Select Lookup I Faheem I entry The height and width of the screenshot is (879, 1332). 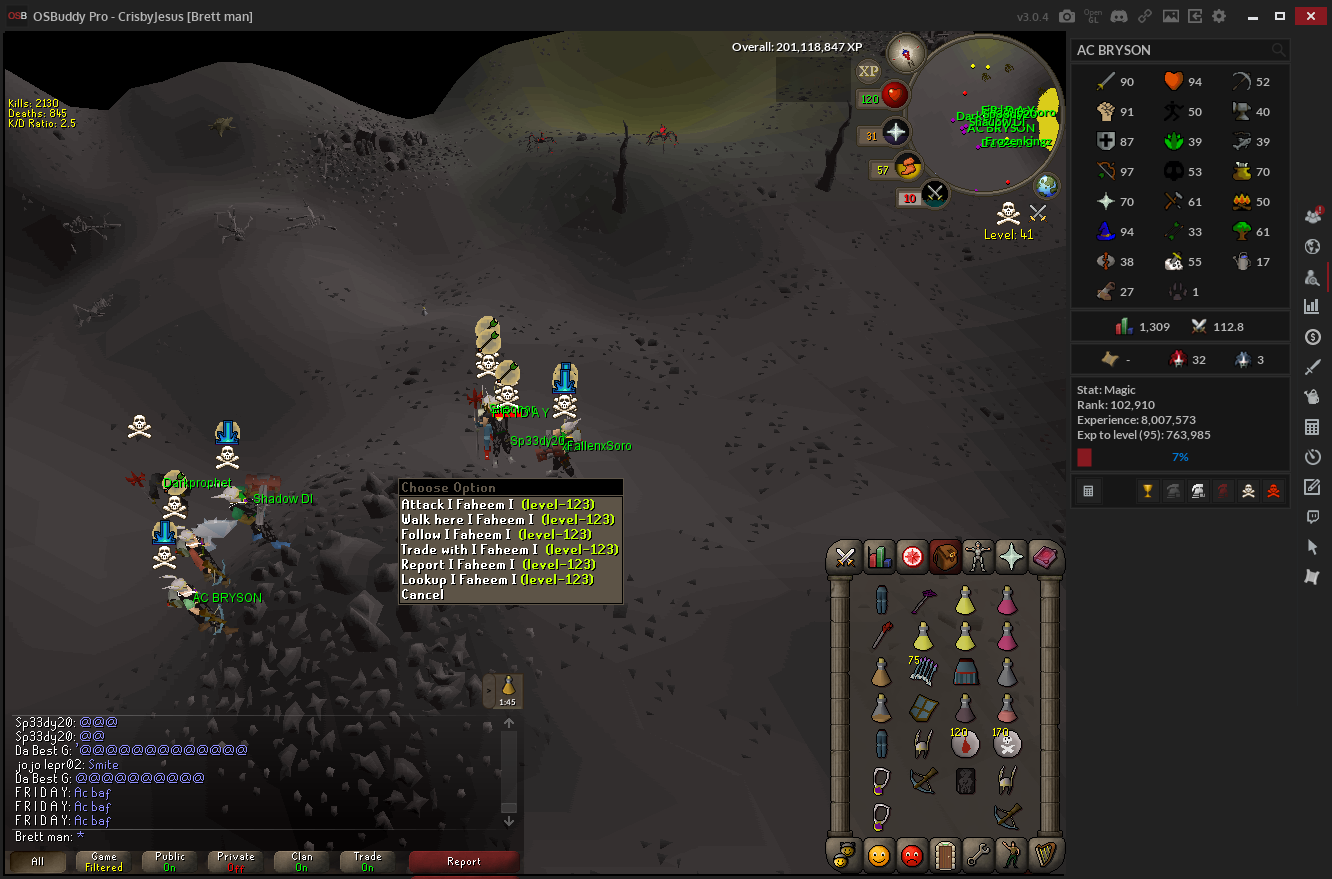497,580
